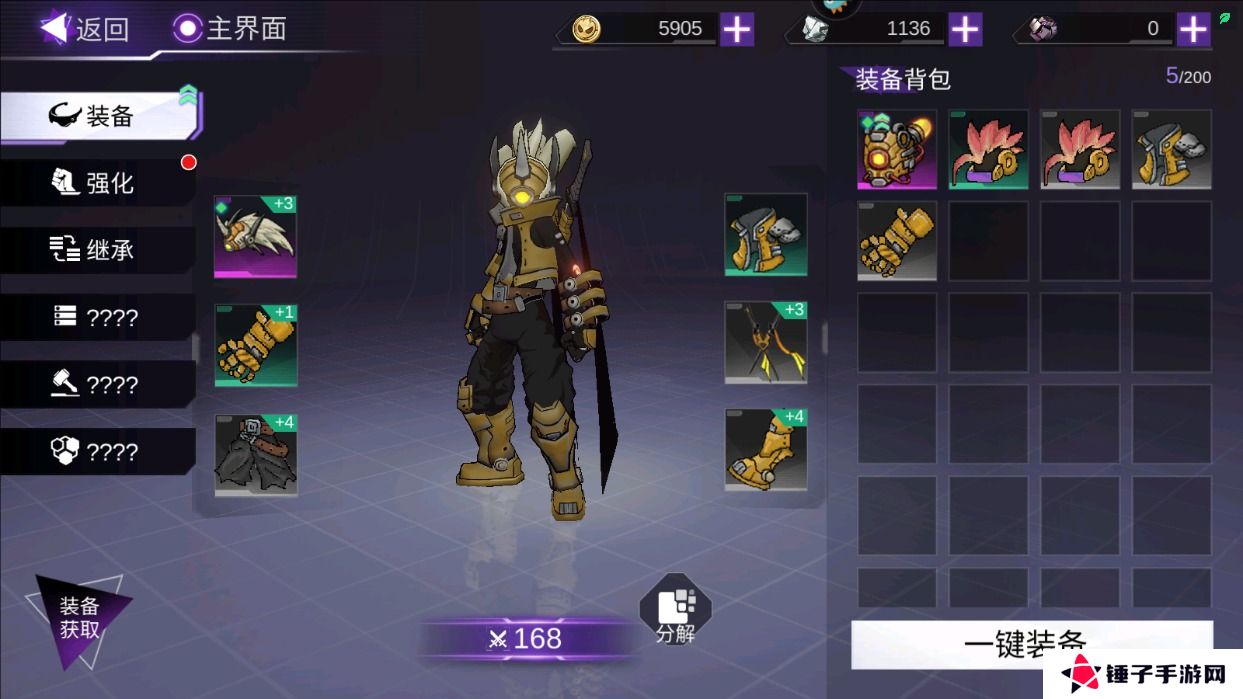Select the 装备 equipment tab
Viewport: 1243px width, 699px height.
pyautogui.click(x=99, y=116)
